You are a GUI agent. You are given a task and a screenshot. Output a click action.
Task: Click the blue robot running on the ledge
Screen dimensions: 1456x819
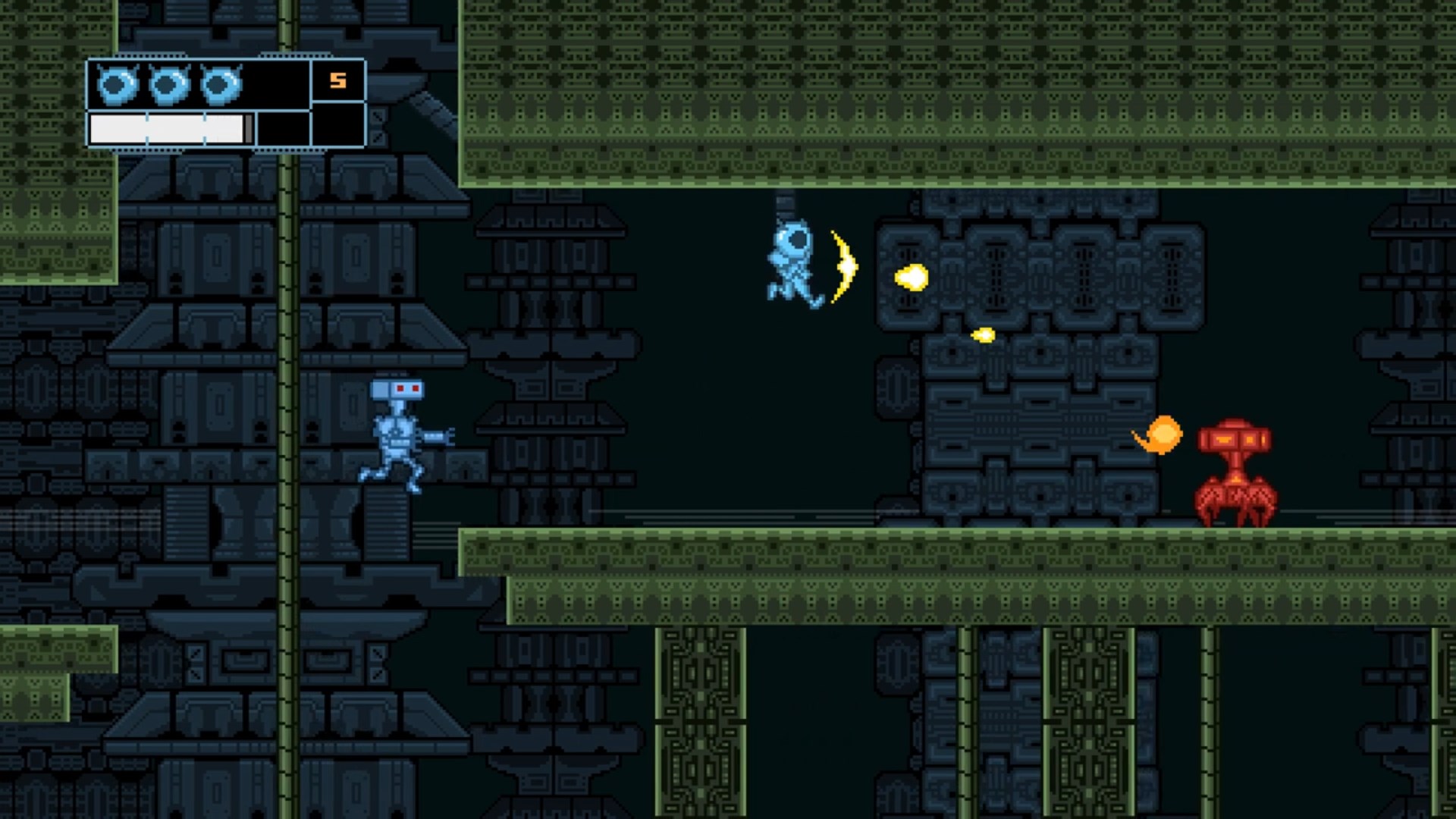coord(398,436)
